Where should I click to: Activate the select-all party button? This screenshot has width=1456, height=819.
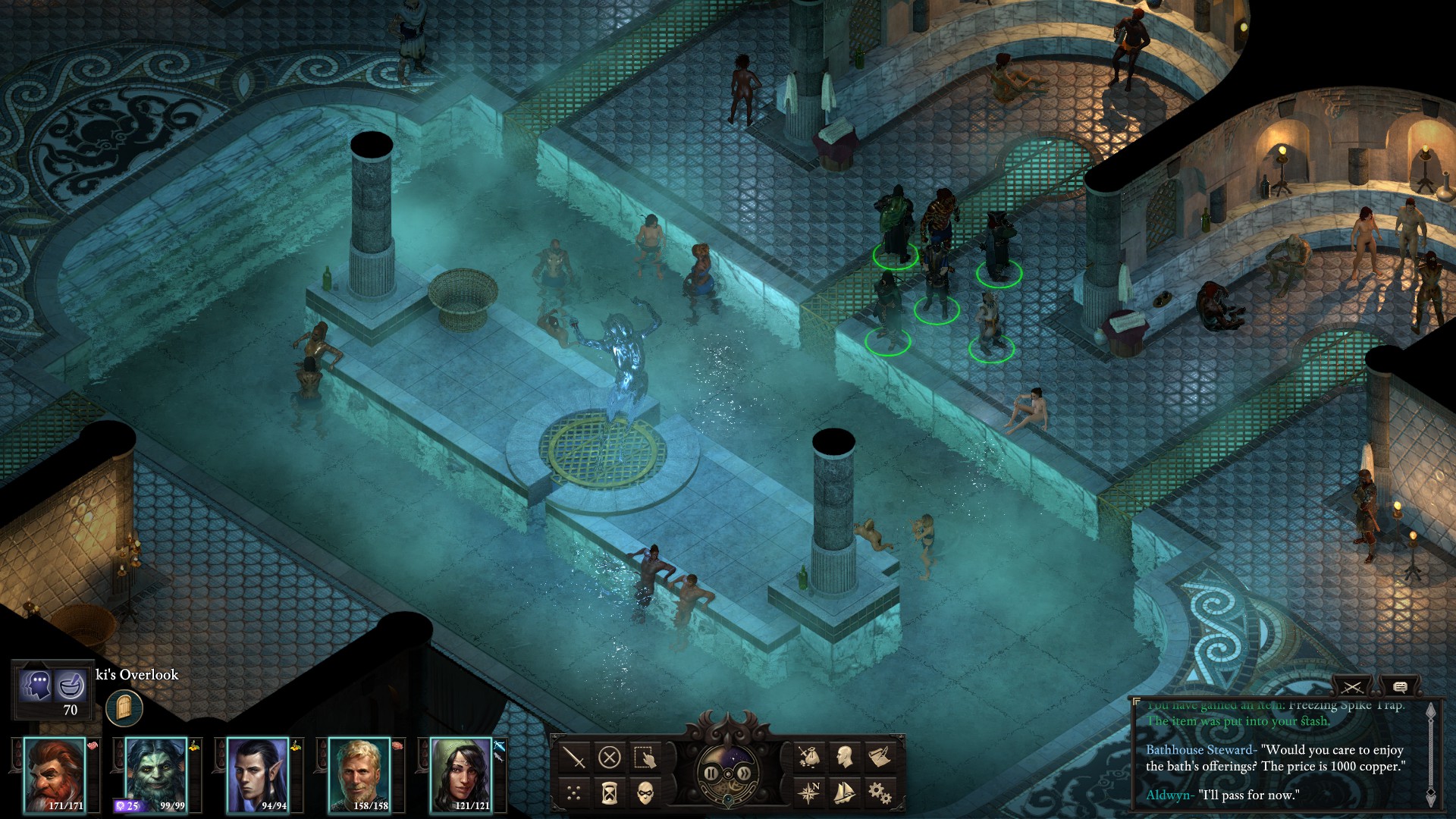(645, 757)
